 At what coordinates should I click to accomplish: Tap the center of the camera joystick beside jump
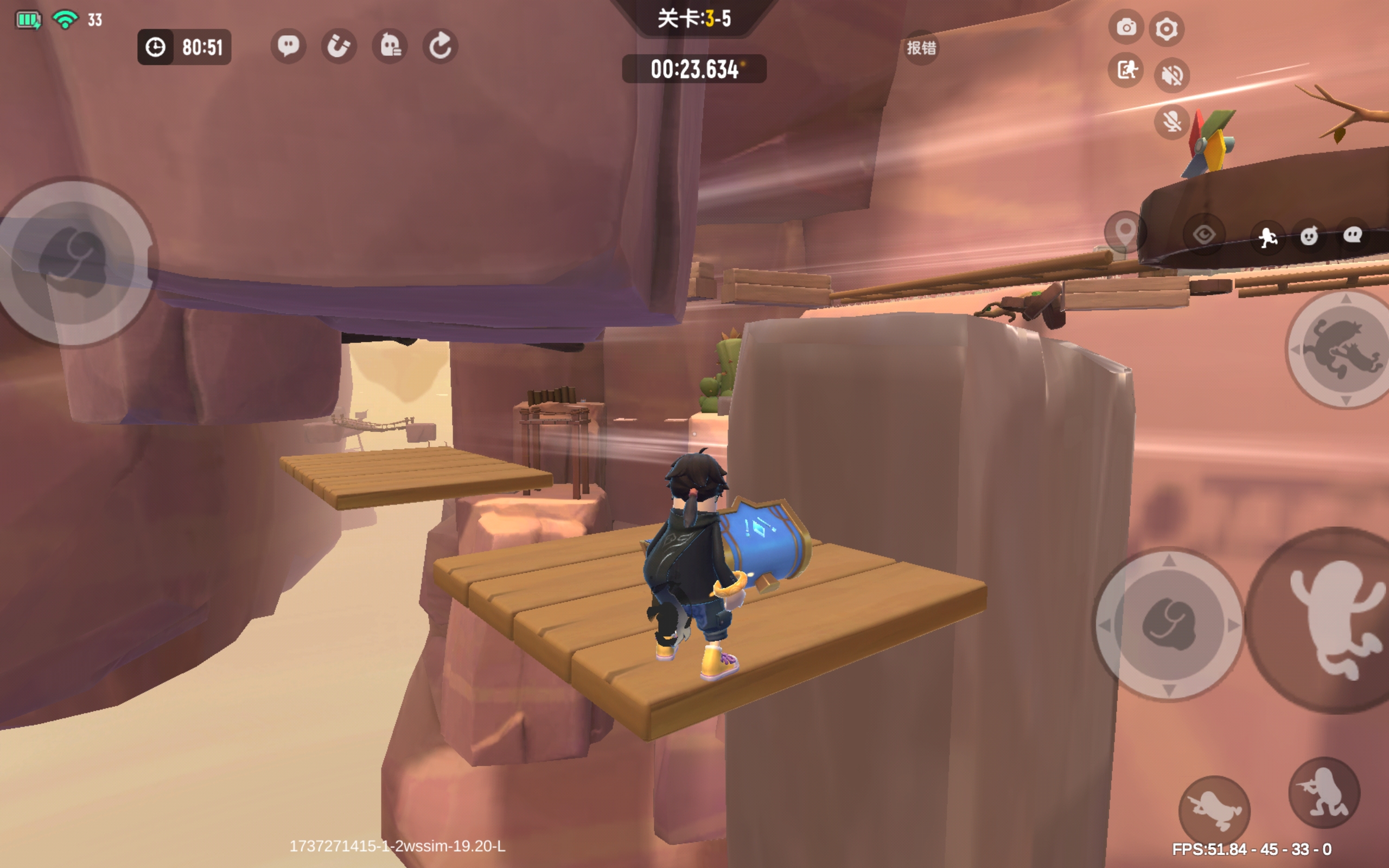[1168, 624]
